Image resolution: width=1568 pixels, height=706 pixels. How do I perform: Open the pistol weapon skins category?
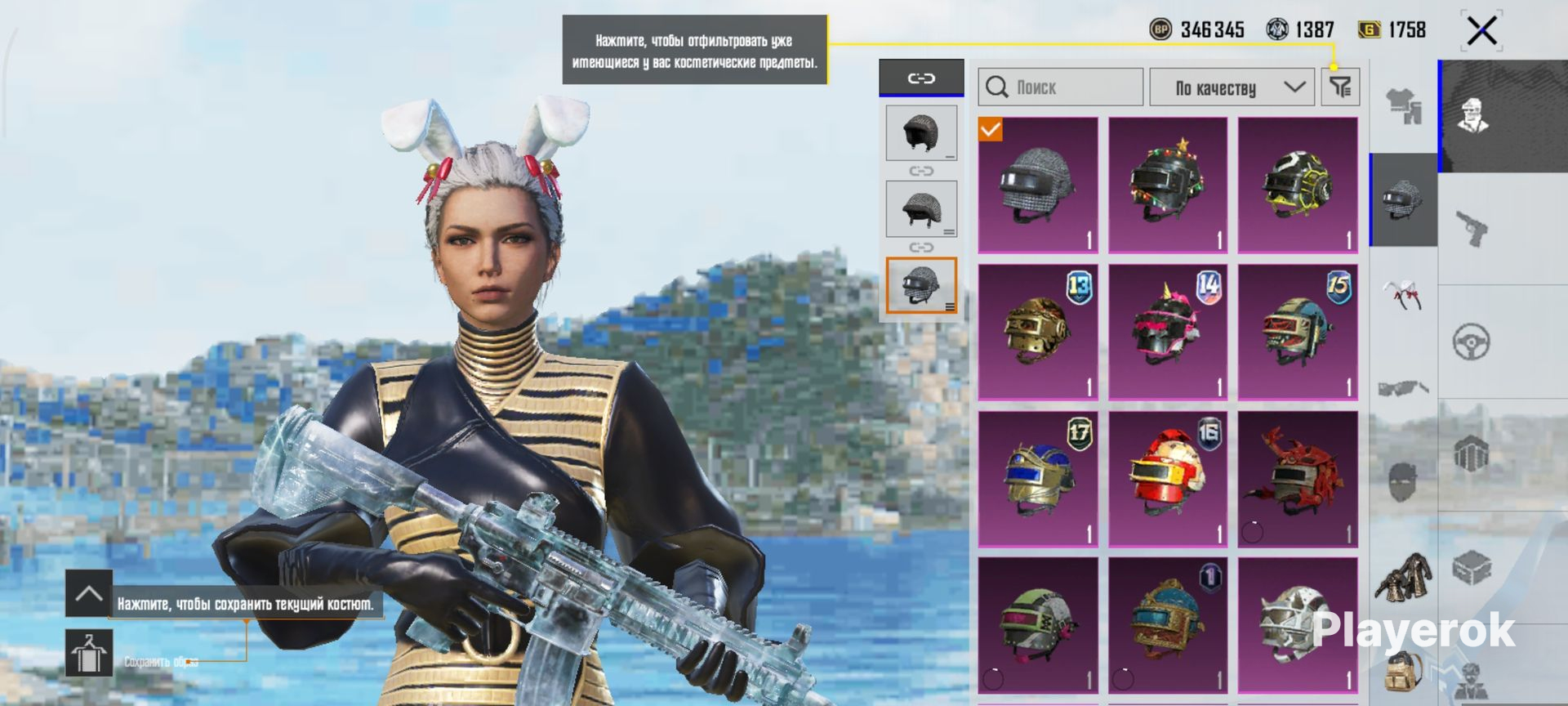[1472, 228]
